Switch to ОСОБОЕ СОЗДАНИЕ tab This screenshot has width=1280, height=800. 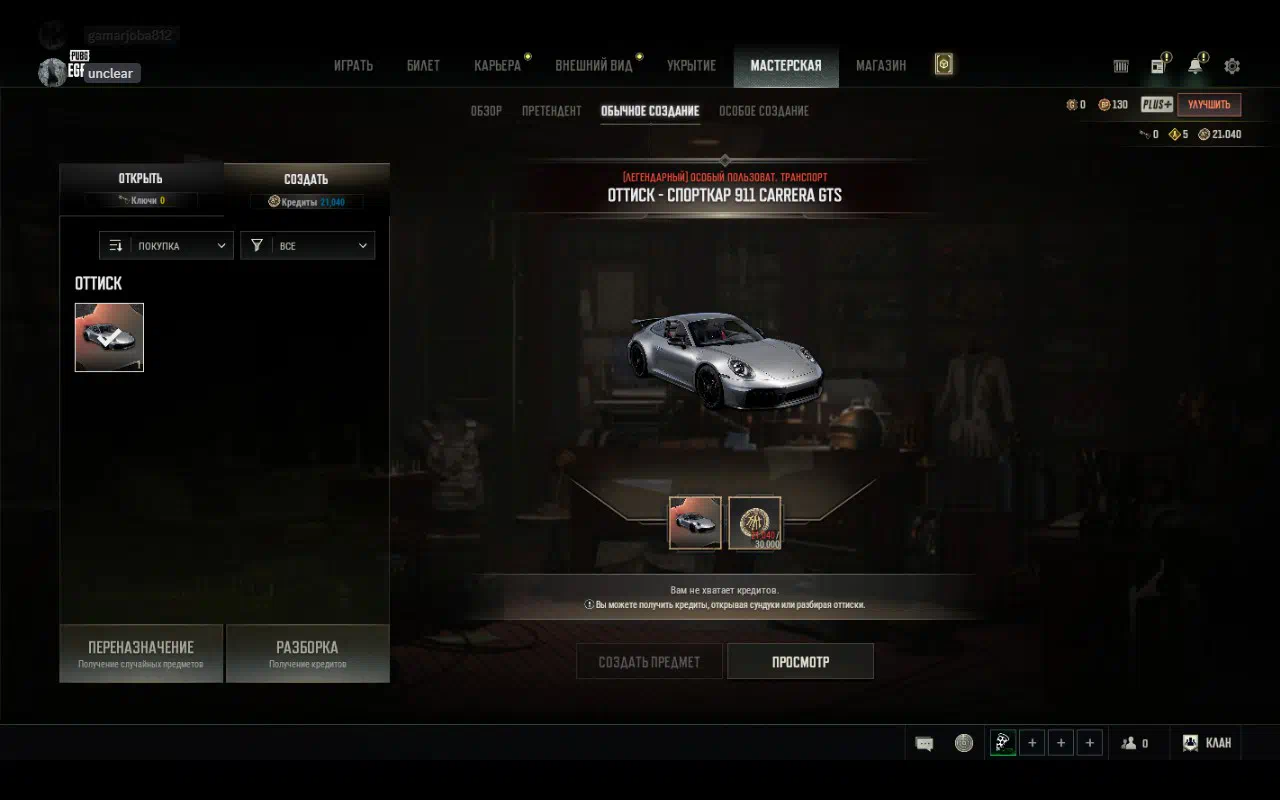pos(764,111)
